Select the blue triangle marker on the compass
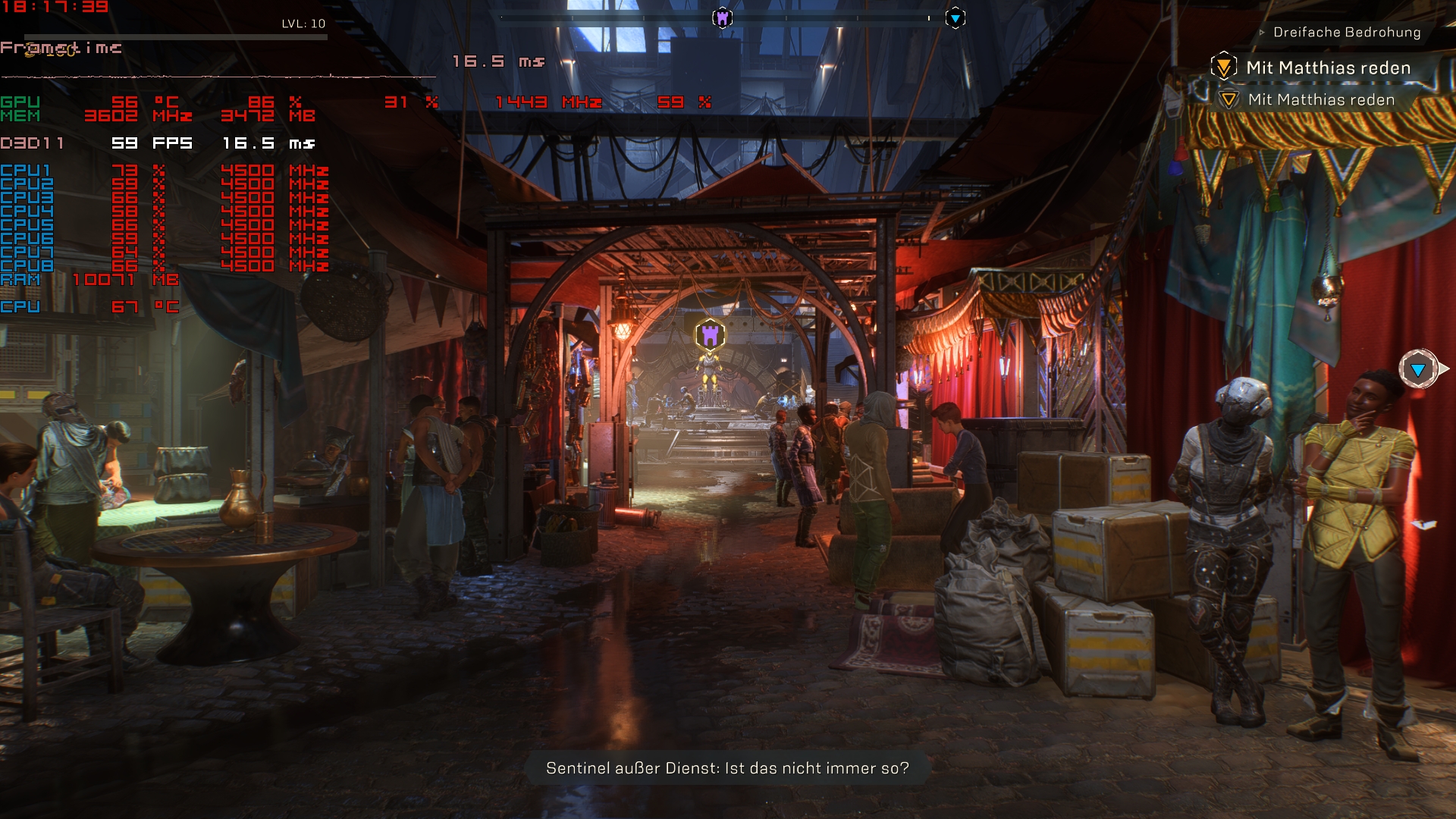Image resolution: width=1456 pixels, height=819 pixels. pos(955,17)
